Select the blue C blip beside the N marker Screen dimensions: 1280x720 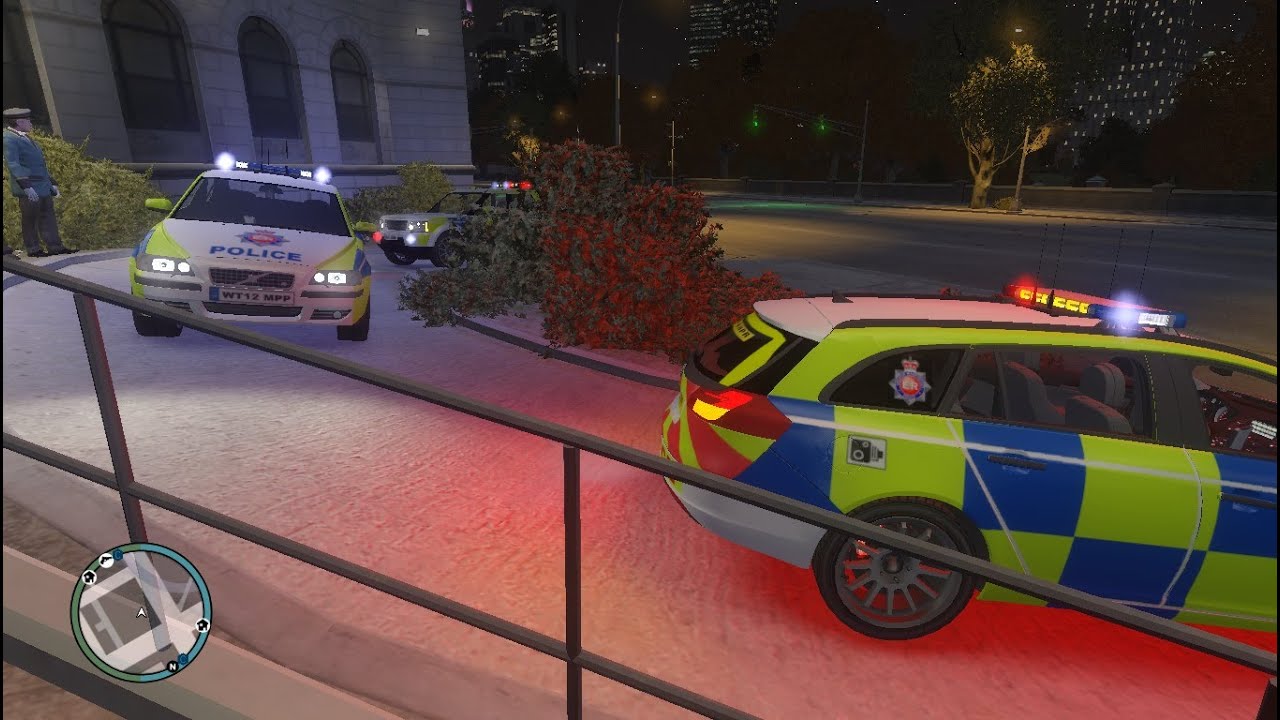click(x=183, y=658)
